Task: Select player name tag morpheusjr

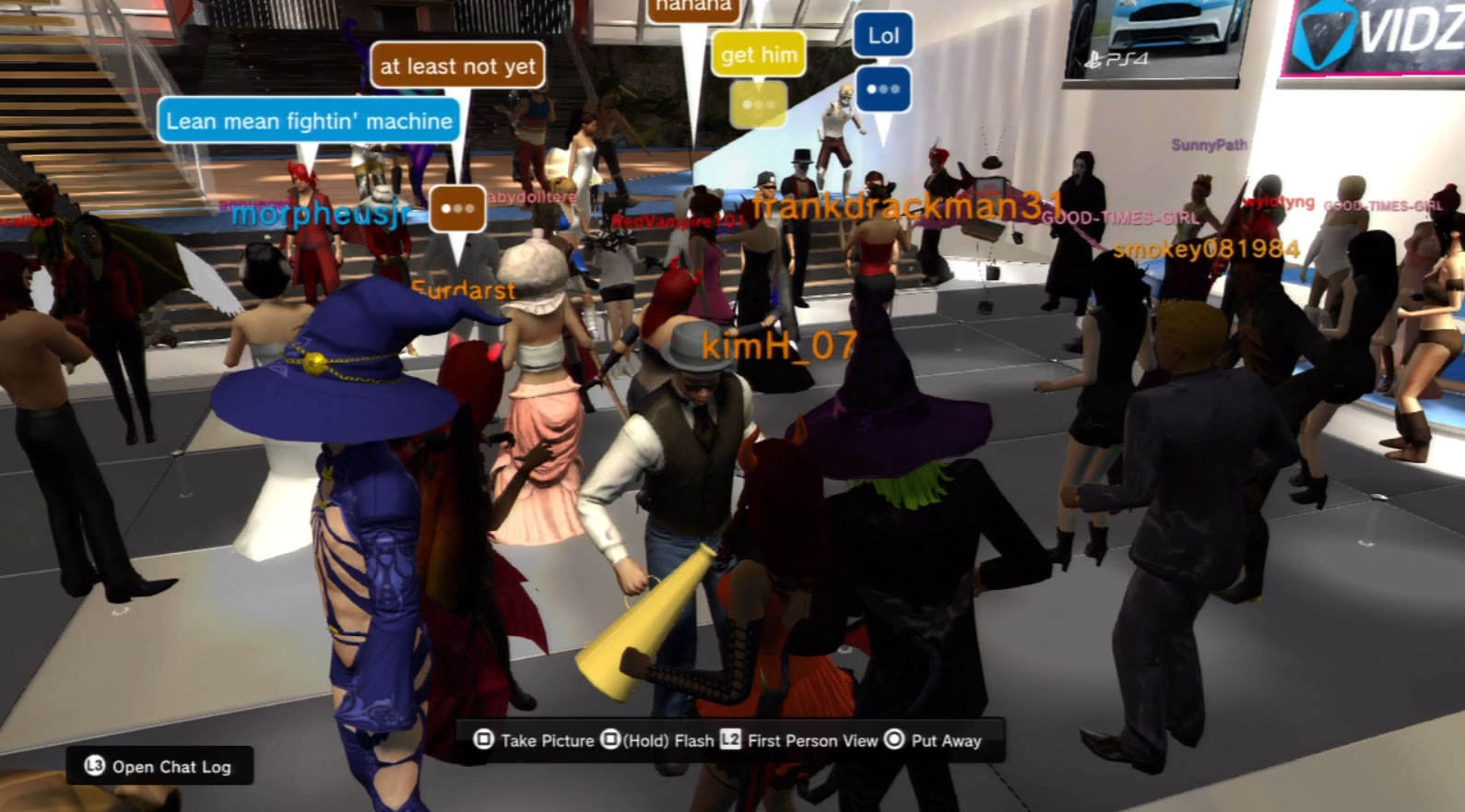Action: click(320, 214)
